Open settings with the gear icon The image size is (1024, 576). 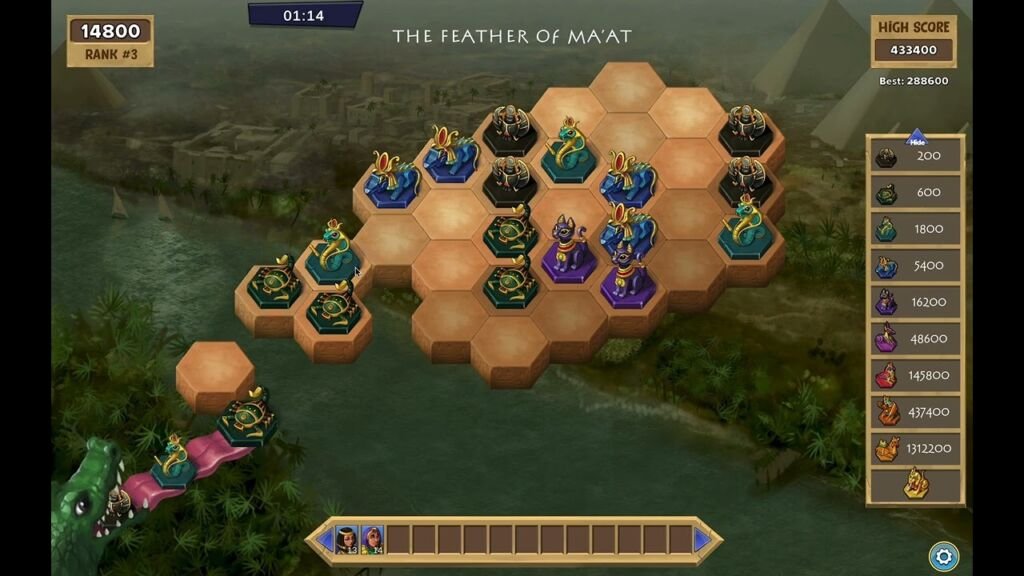[x=942, y=555]
